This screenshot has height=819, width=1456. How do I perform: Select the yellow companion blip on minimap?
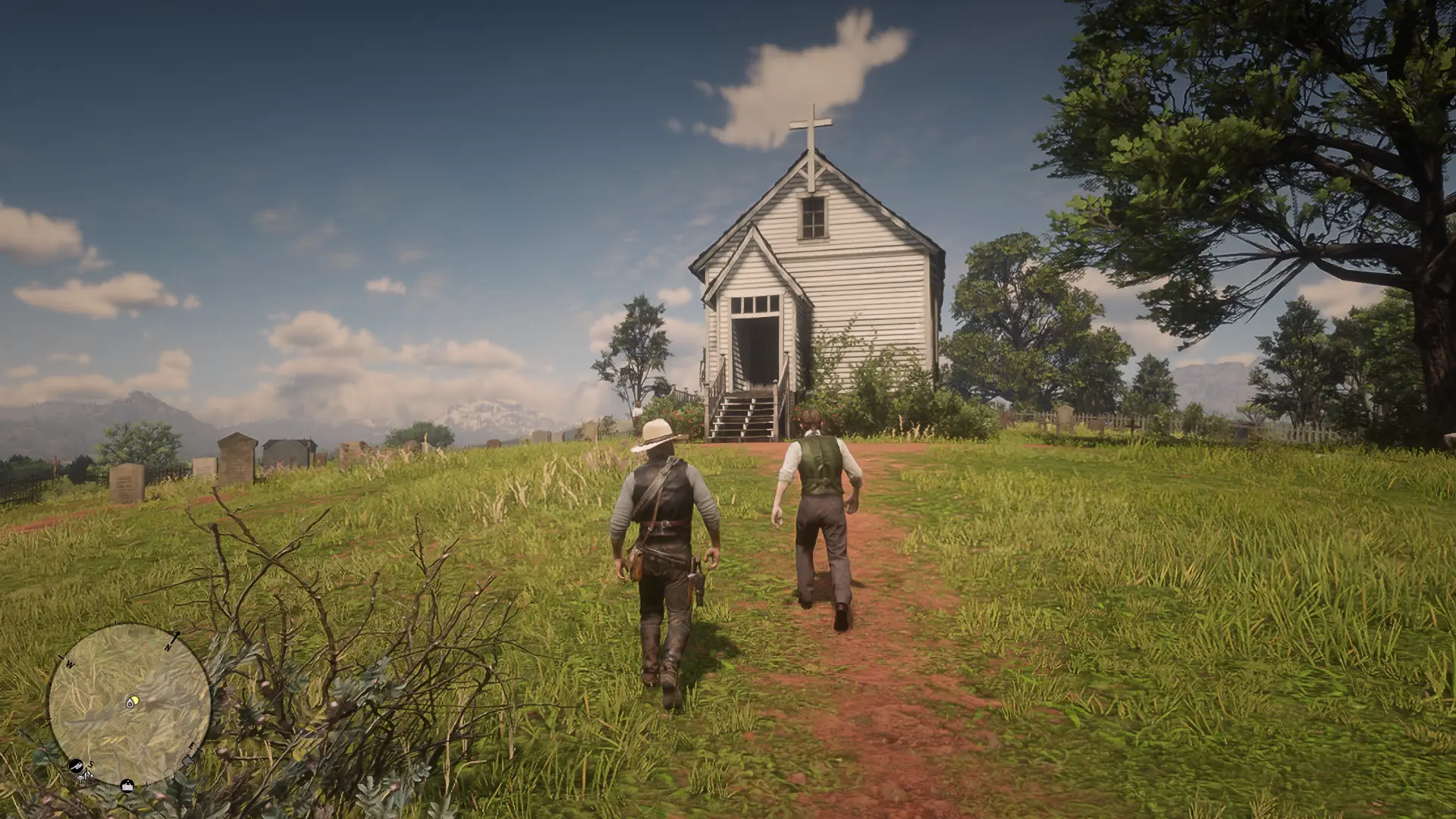tap(133, 701)
